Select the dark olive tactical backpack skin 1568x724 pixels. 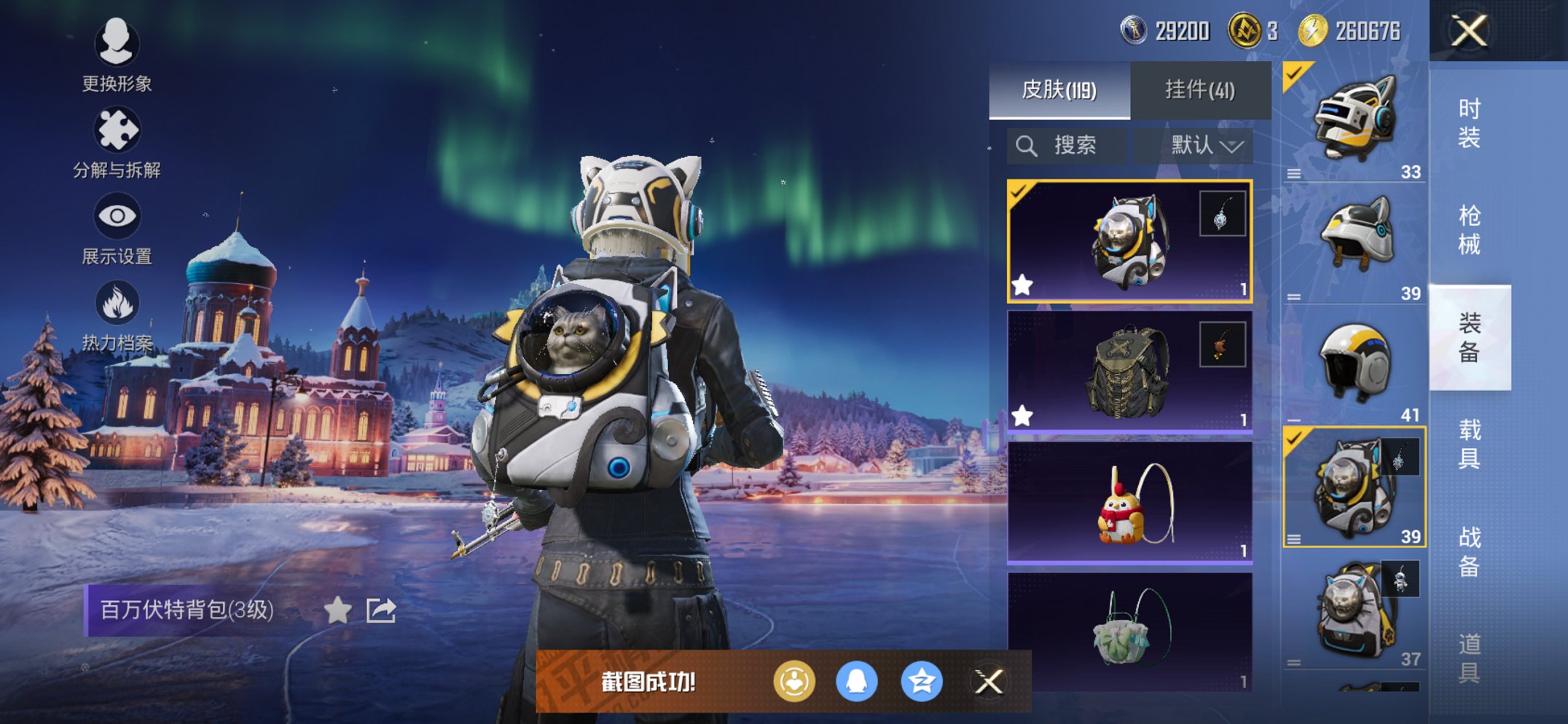1129,371
